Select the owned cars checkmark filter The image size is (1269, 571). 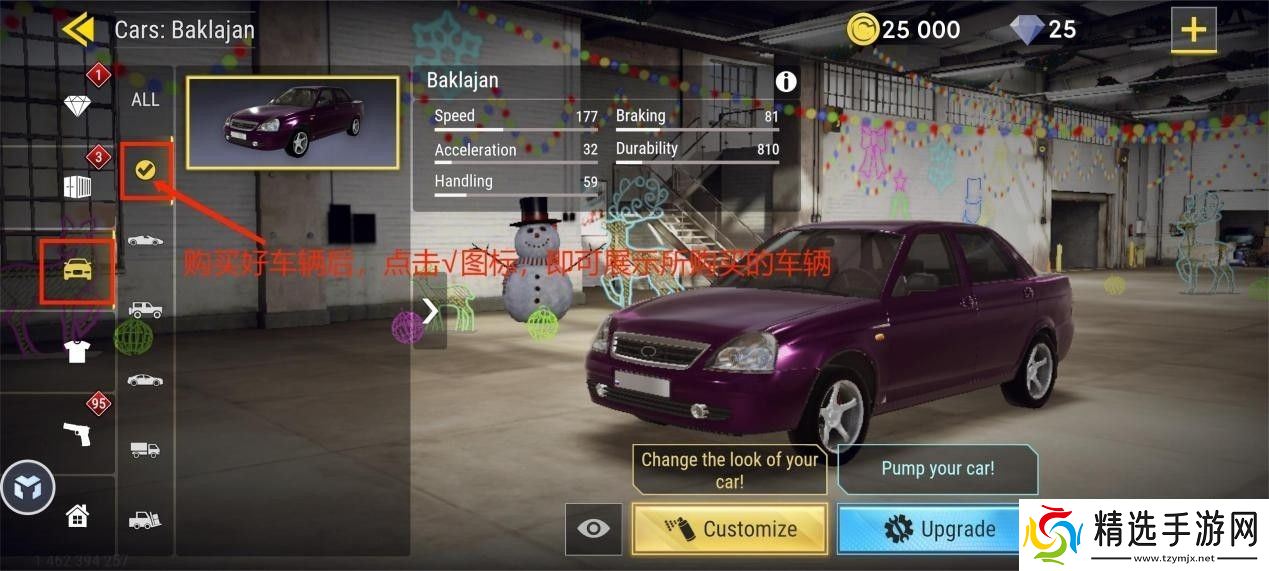coord(145,170)
